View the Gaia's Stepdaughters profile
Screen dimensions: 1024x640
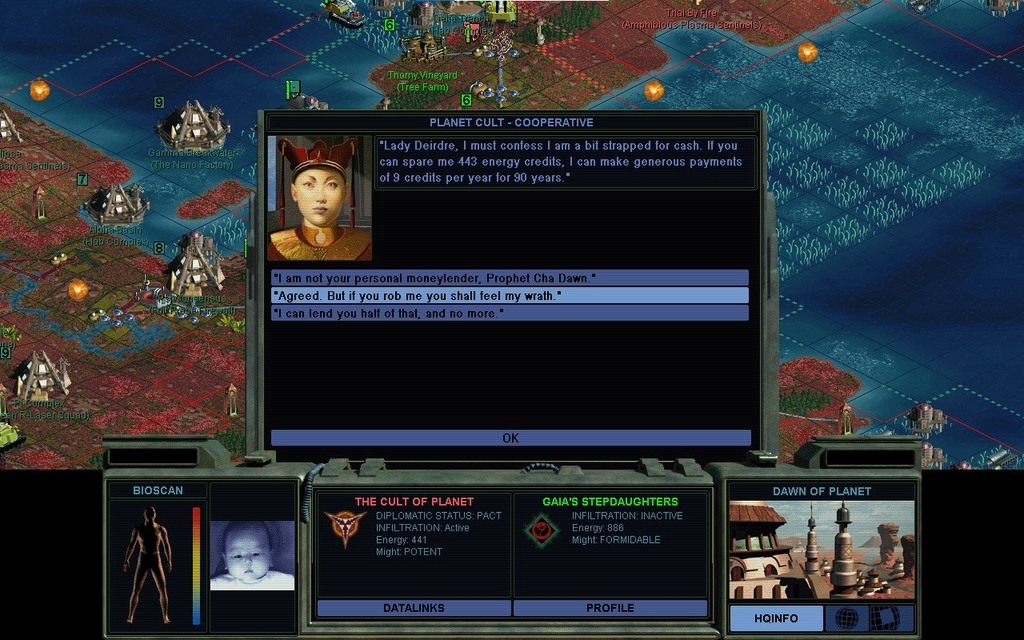pyautogui.click(x=610, y=608)
